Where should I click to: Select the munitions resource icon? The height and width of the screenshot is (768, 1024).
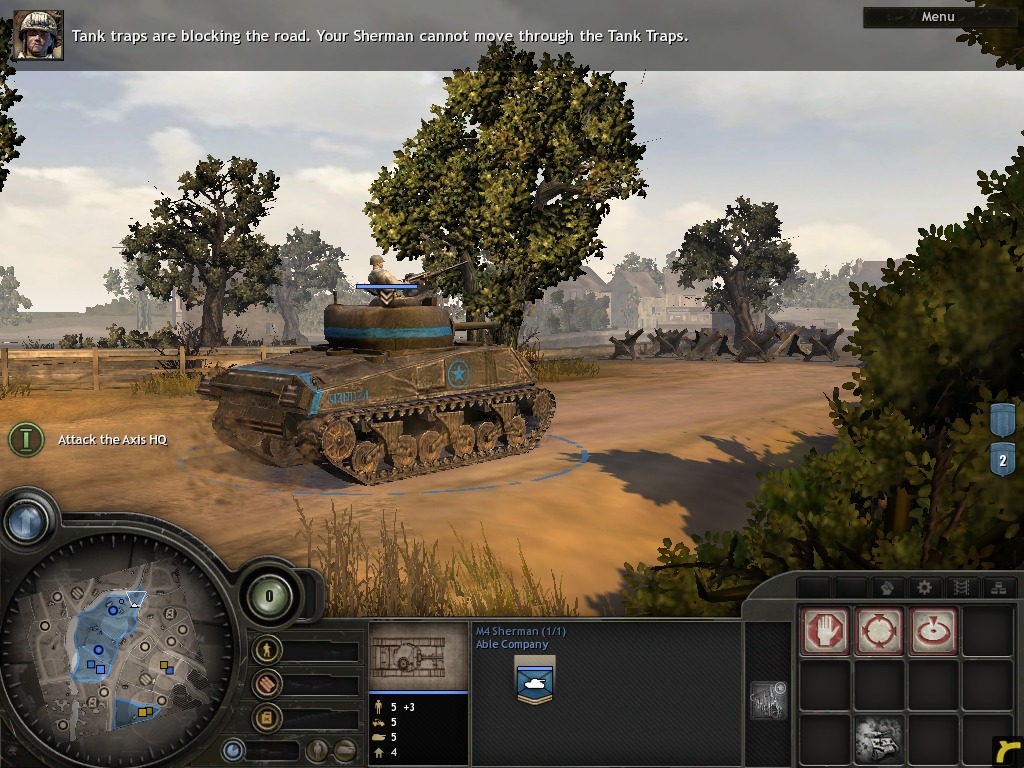click(266, 685)
